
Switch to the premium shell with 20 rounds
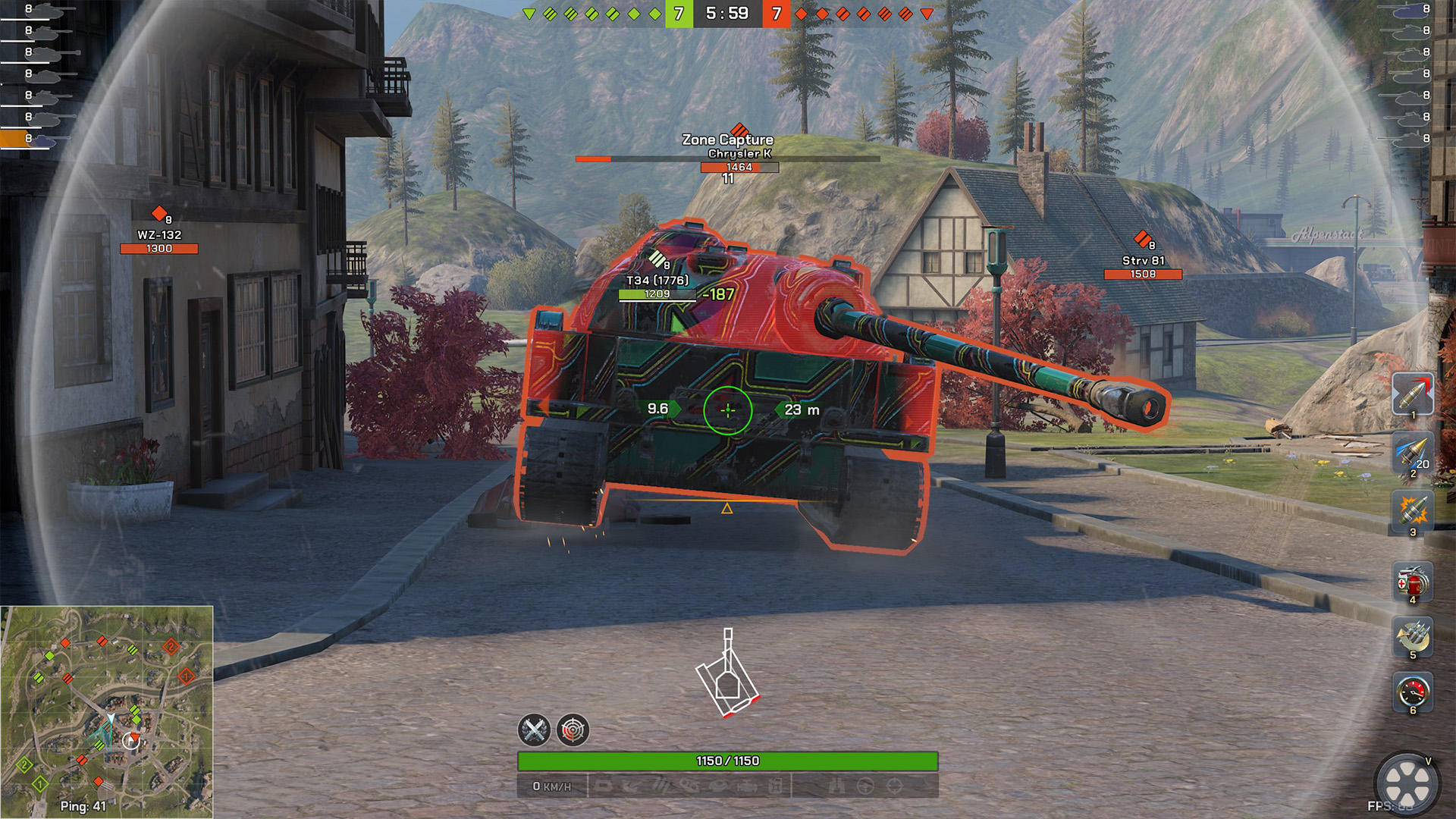(x=1412, y=453)
